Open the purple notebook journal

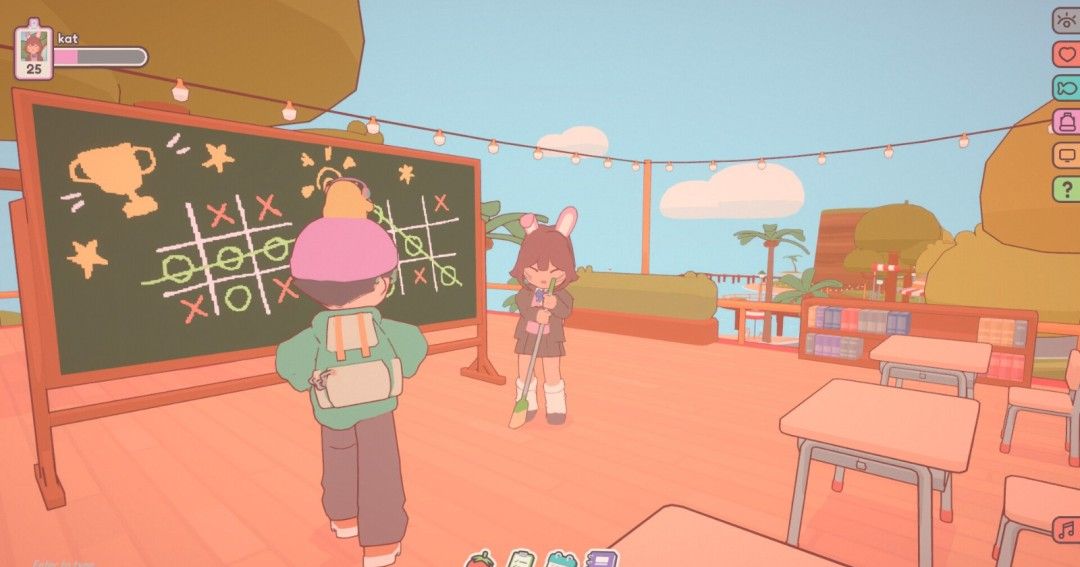click(x=601, y=558)
